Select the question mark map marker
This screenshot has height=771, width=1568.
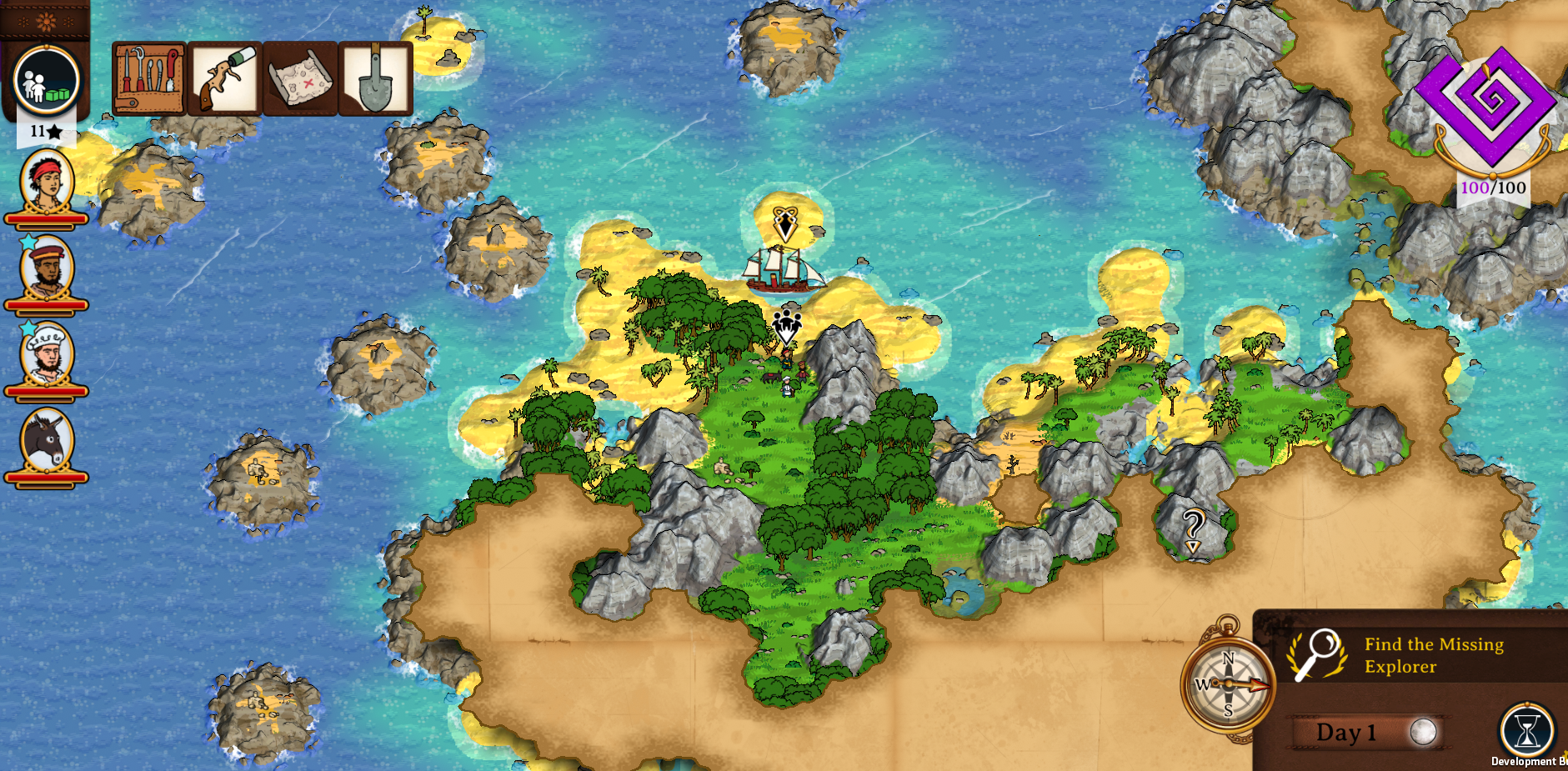pos(1193,529)
